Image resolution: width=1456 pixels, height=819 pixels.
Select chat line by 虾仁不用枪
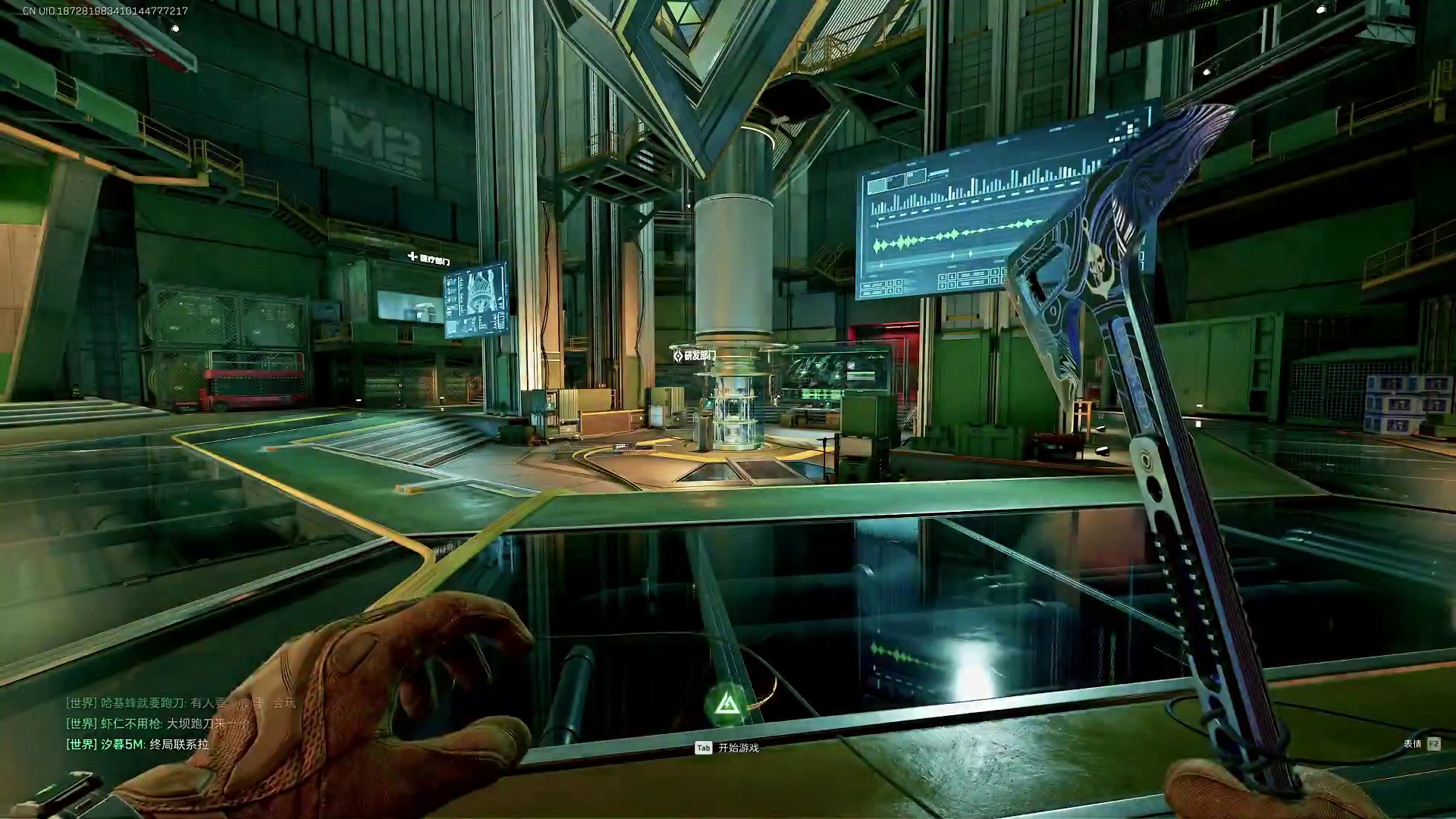pos(157,723)
